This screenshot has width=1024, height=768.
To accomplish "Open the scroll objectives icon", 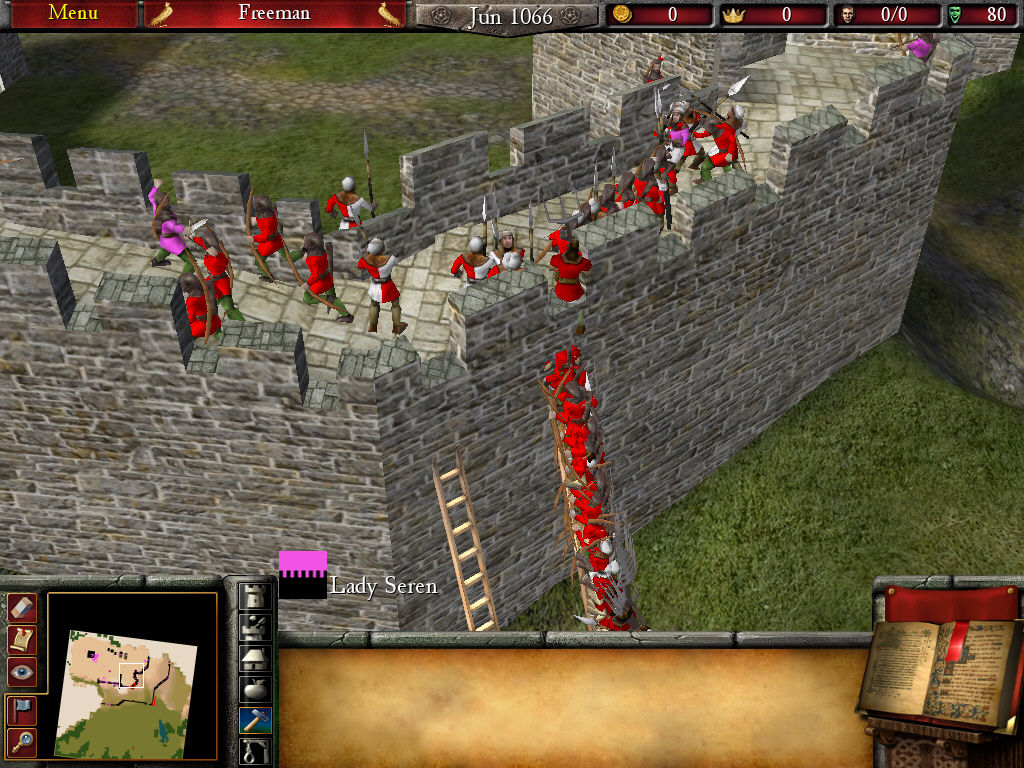I will 22,639.
